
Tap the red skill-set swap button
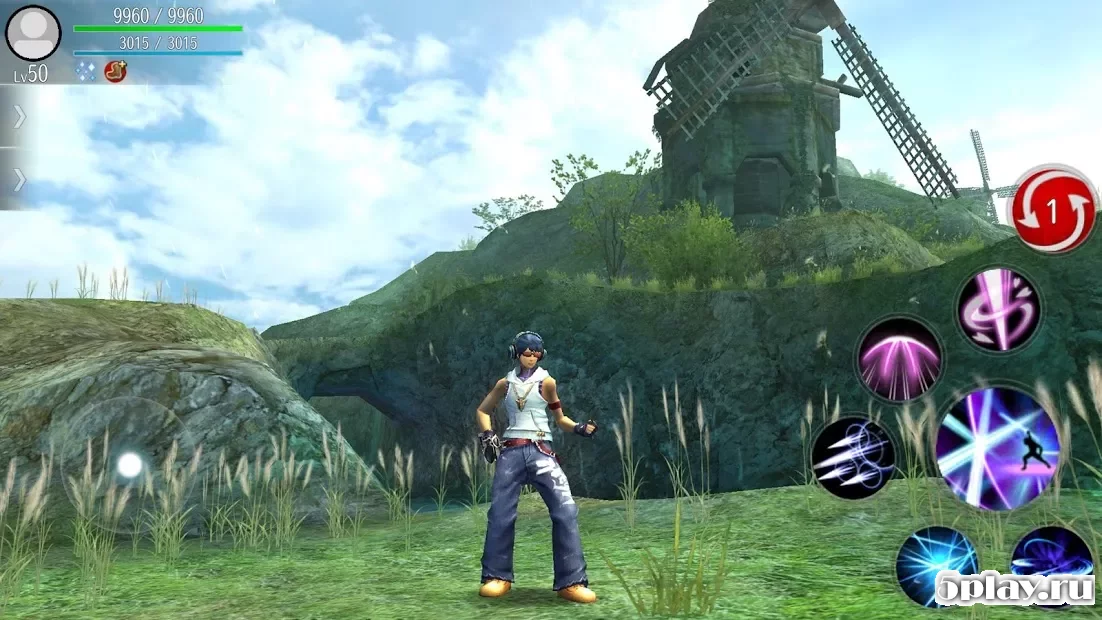tap(1053, 210)
